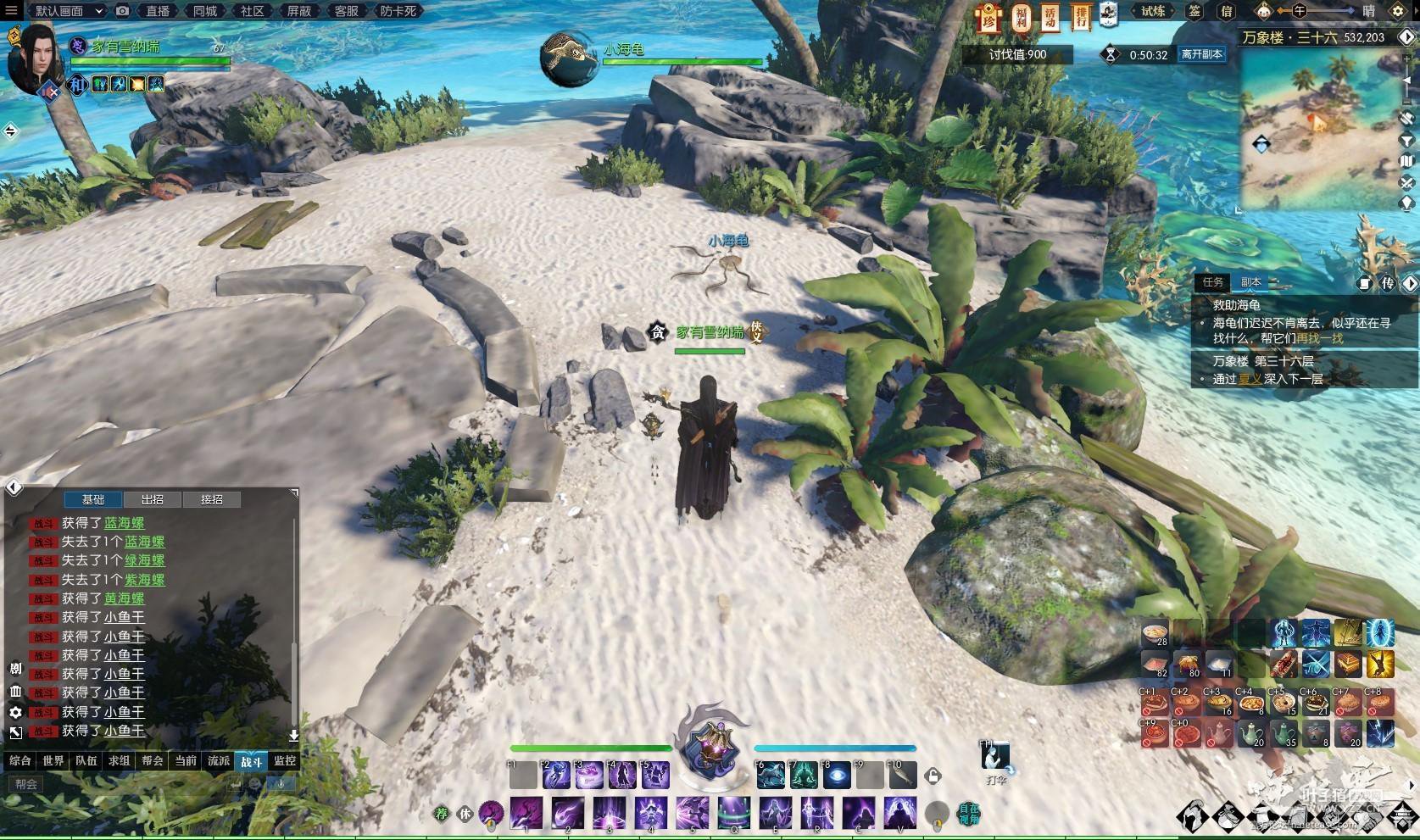
Task: Click the 离开副本 leave dungeon button
Action: pos(1201,54)
